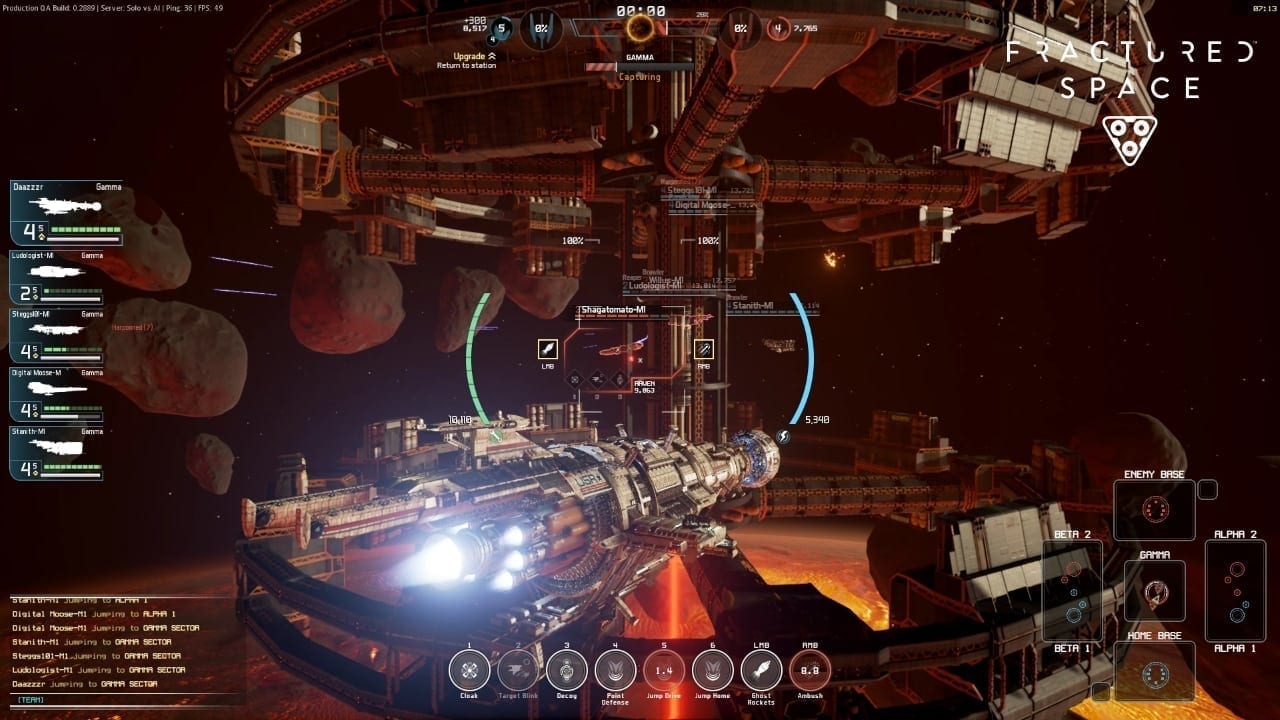This screenshot has width=1280, height=720.
Task: Use the Target Blink ability
Action: click(518, 670)
